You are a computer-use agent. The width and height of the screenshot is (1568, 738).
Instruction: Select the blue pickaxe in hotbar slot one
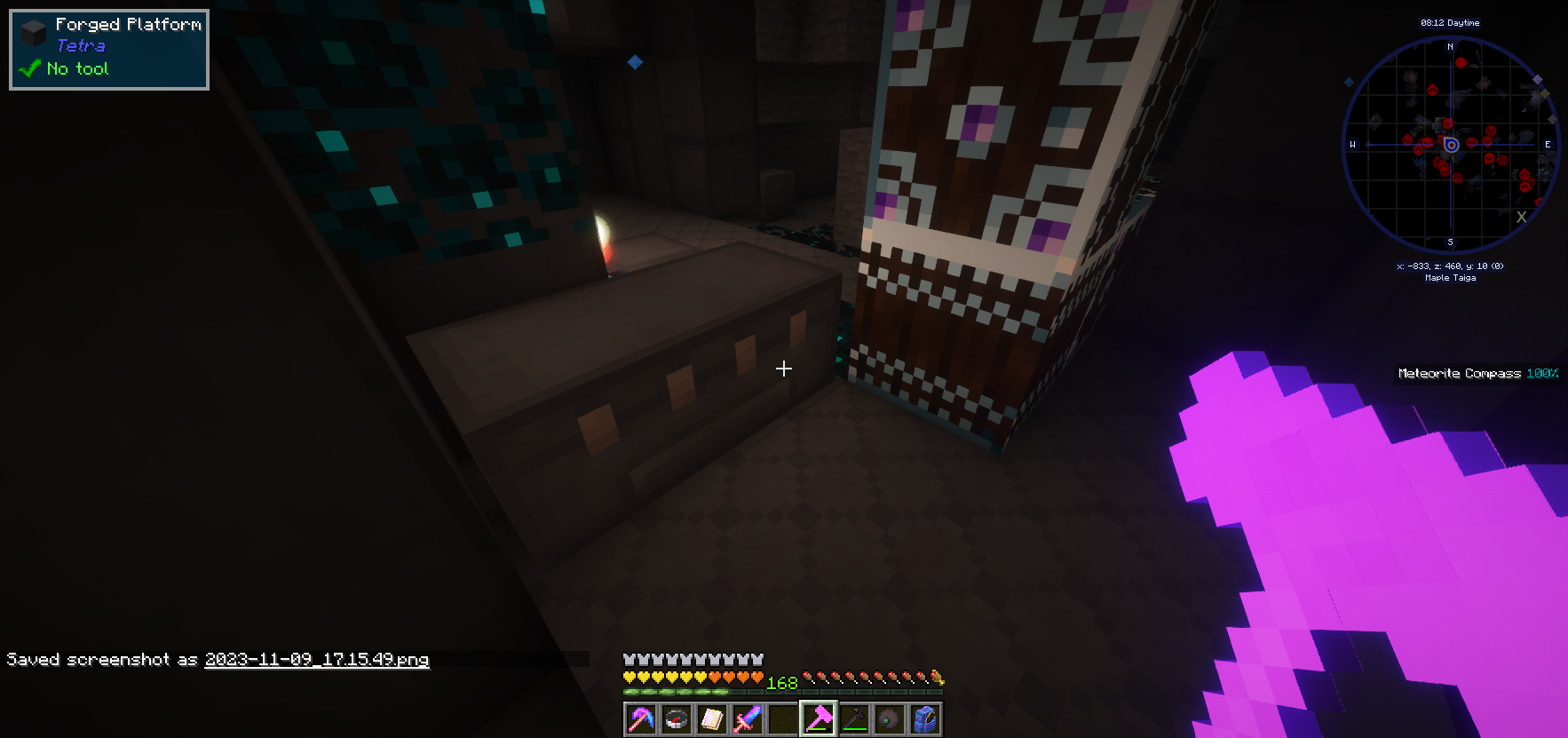click(x=641, y=718)
